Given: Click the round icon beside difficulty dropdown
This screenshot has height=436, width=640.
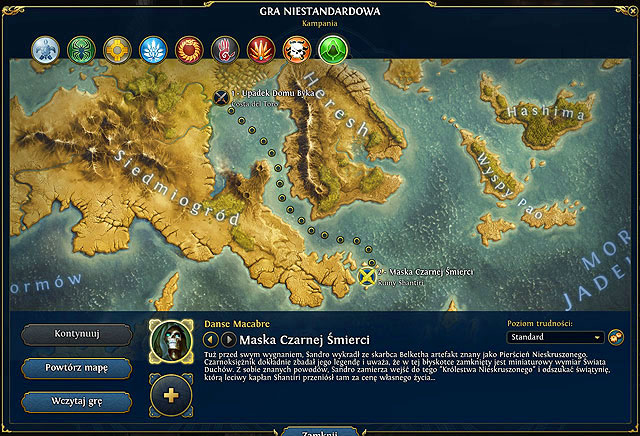Looking at the screenshot, I should pos(616,338).
